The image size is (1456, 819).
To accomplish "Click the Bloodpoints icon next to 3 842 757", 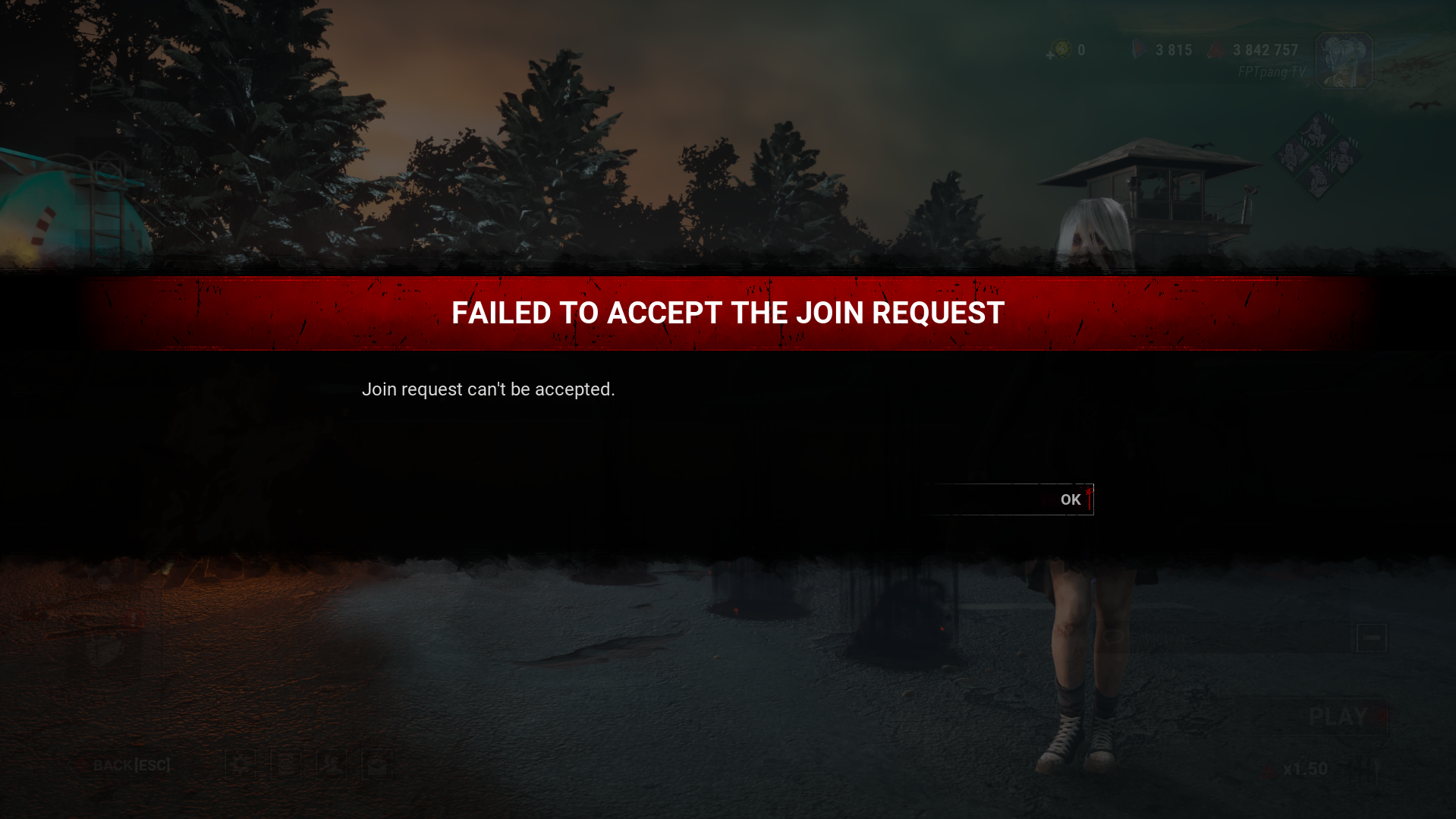I will point(1215,49).
